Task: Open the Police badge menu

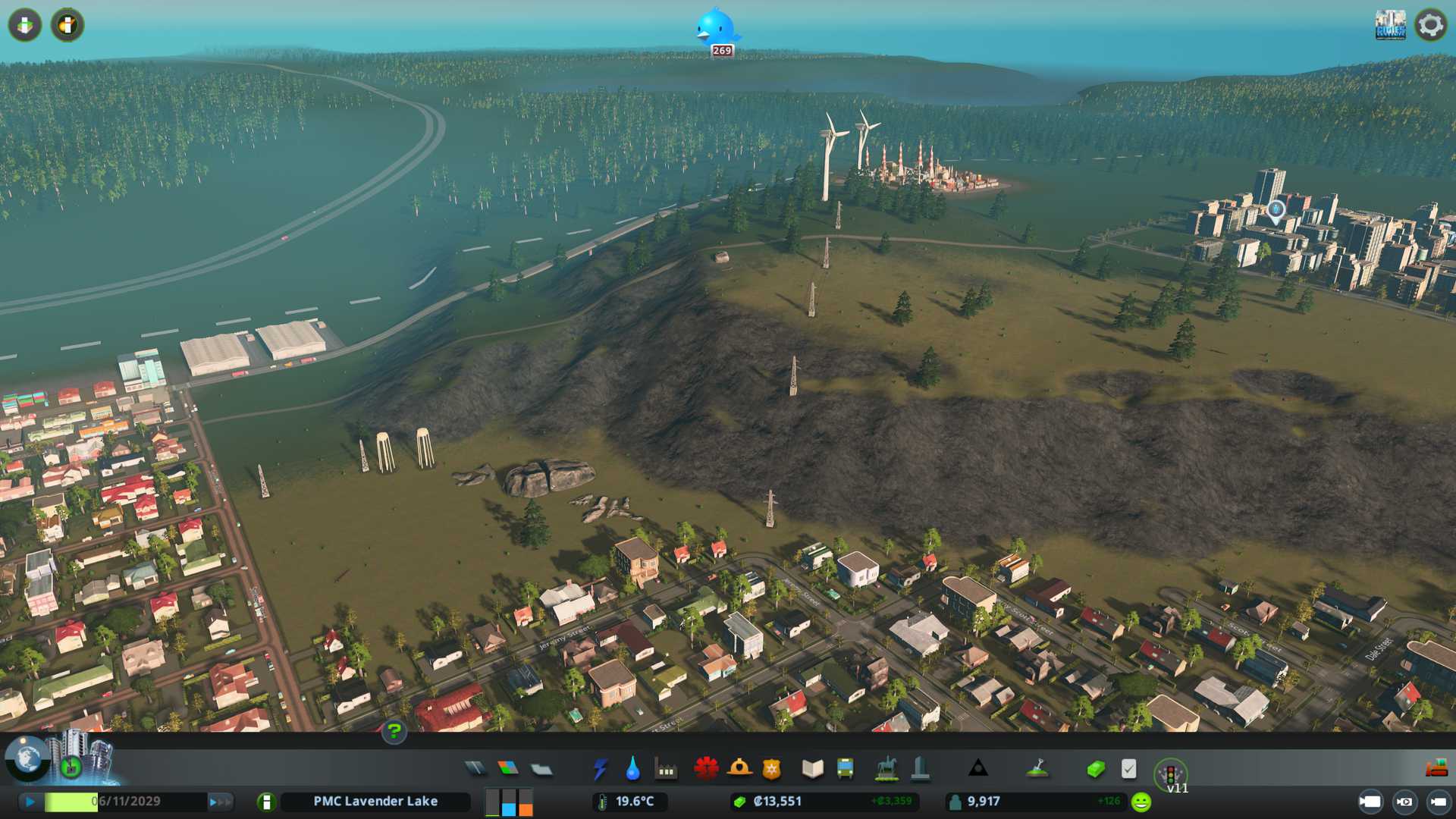Action: tap(771, 769)
